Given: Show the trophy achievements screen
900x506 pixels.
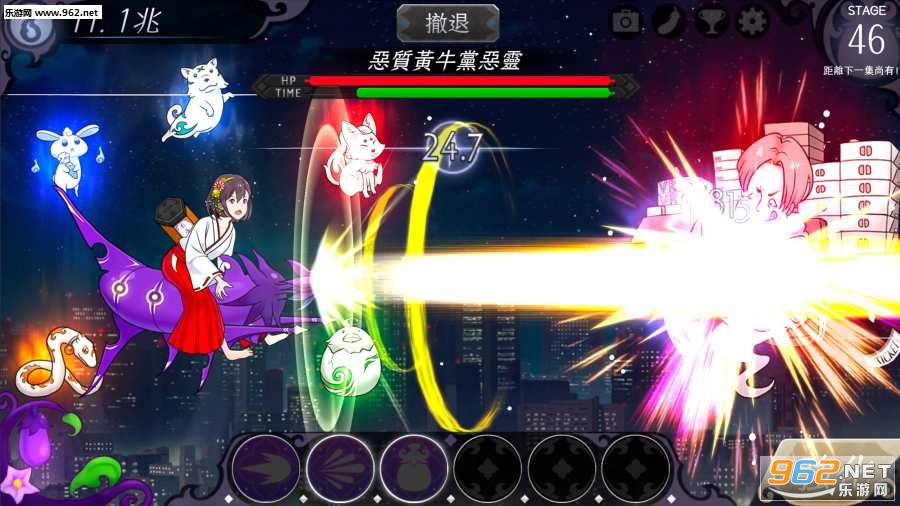Looking at the screenshot, I should click(711, 22).
